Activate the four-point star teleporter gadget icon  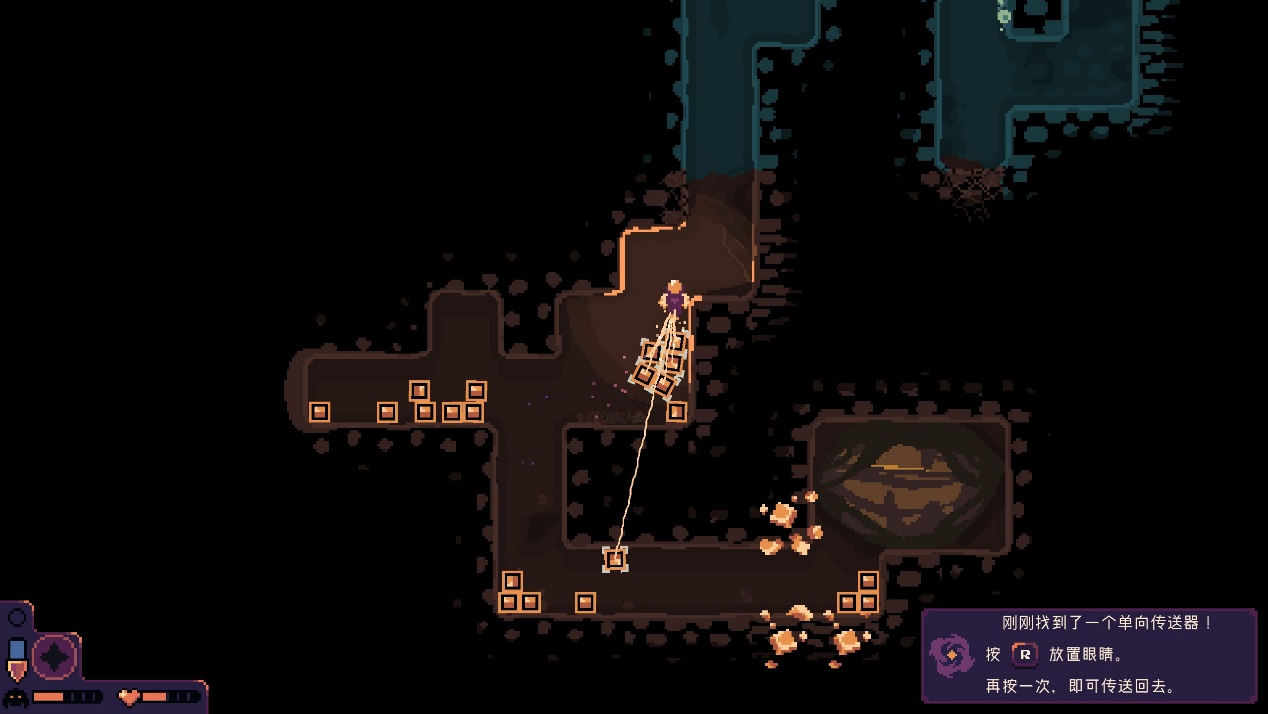point(55,657)
